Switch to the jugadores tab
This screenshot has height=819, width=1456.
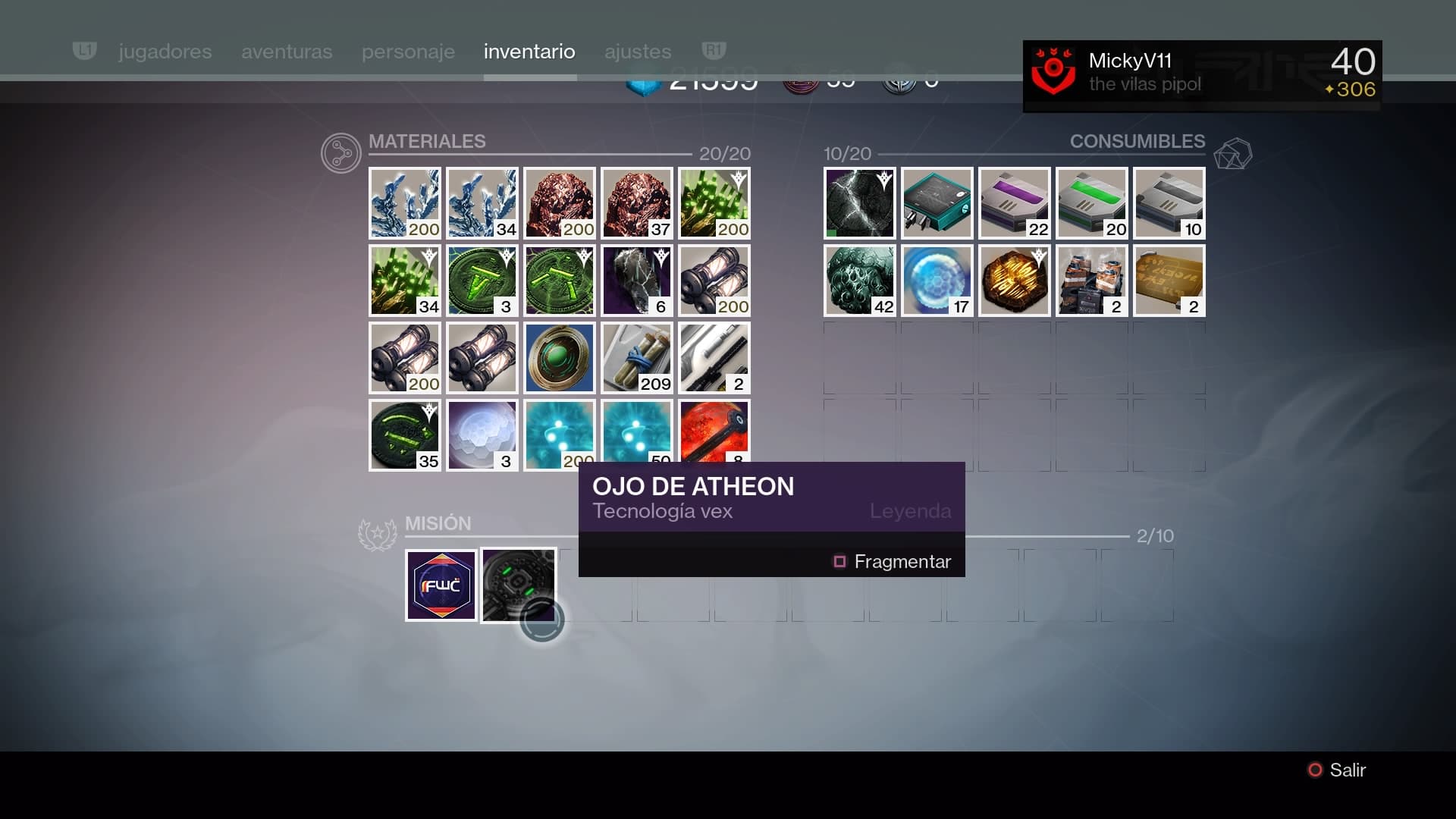coord(165,52)
